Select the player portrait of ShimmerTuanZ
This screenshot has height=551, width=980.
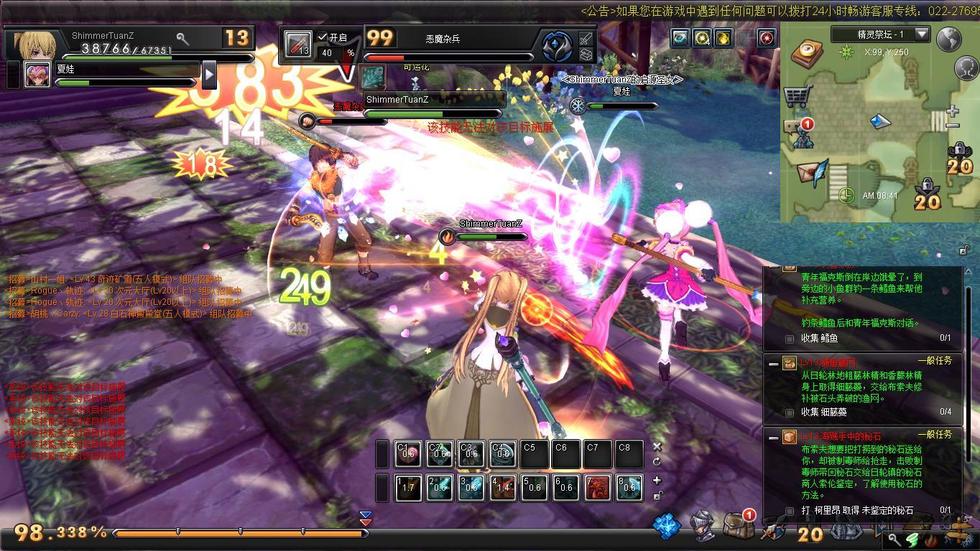[36, 44]
